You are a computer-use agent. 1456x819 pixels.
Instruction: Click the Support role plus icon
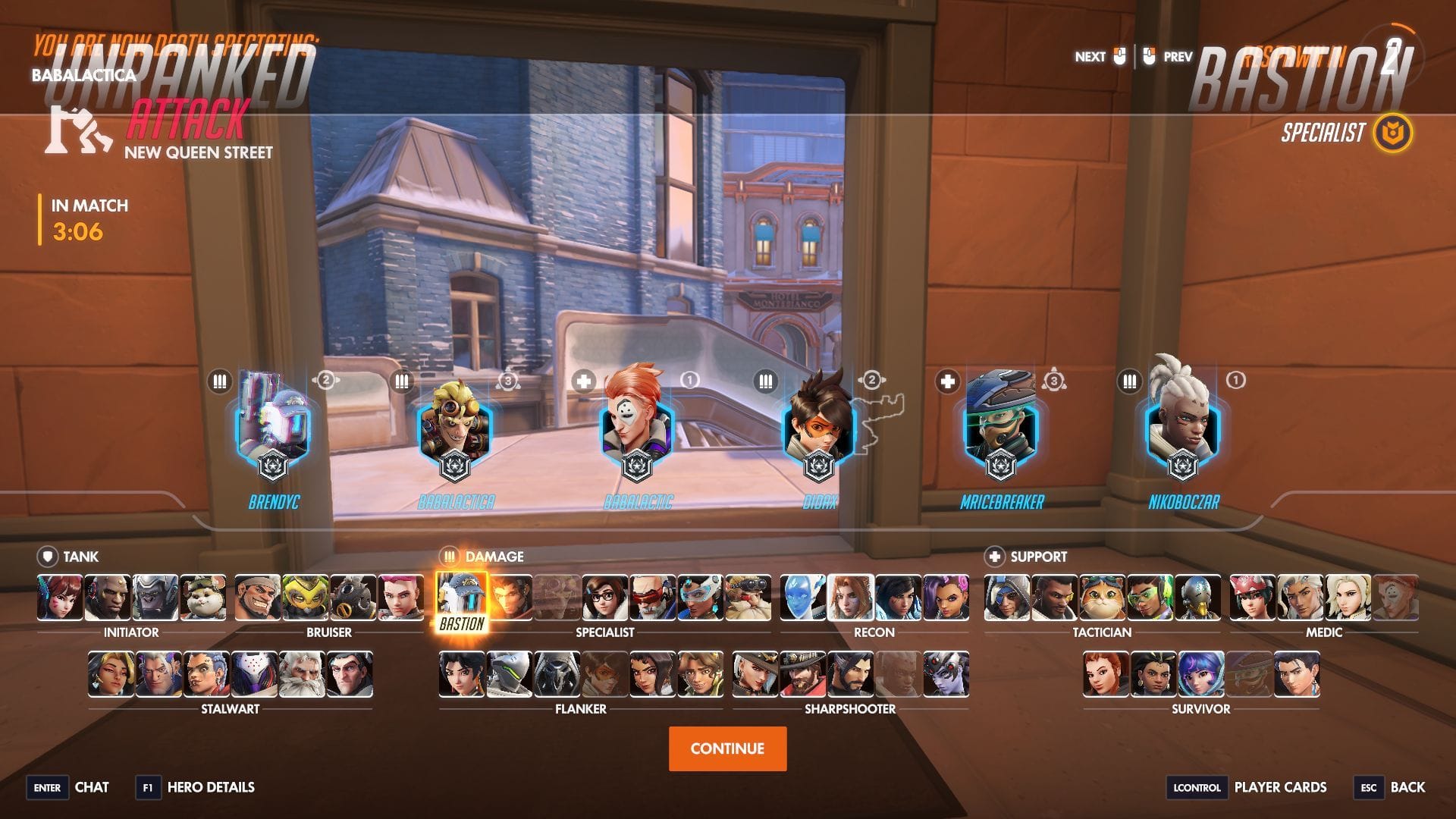996,556
